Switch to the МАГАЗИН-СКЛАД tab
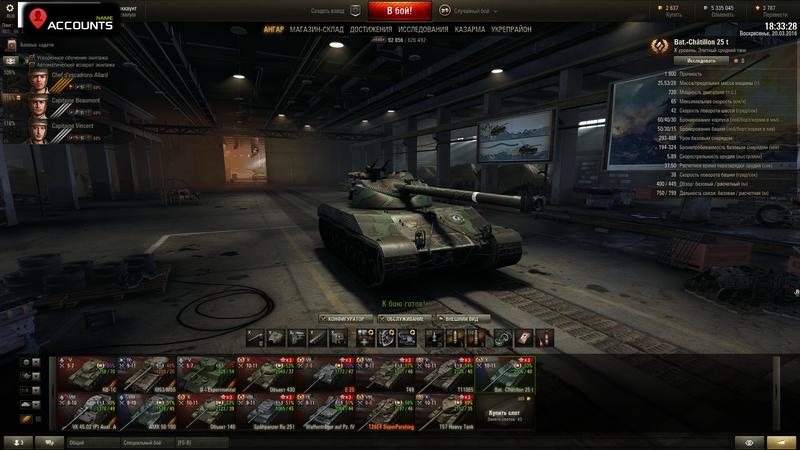This screenshot has width=800, height=450. [316, 30]
